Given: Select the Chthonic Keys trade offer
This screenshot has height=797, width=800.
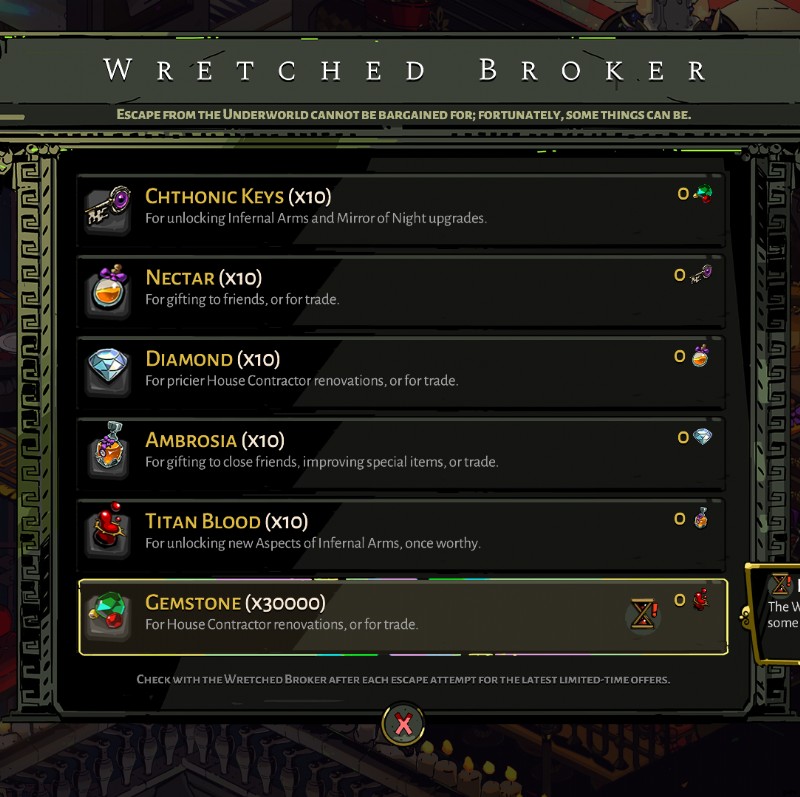Looking at the screenshot, I should [x=400, y=205].
